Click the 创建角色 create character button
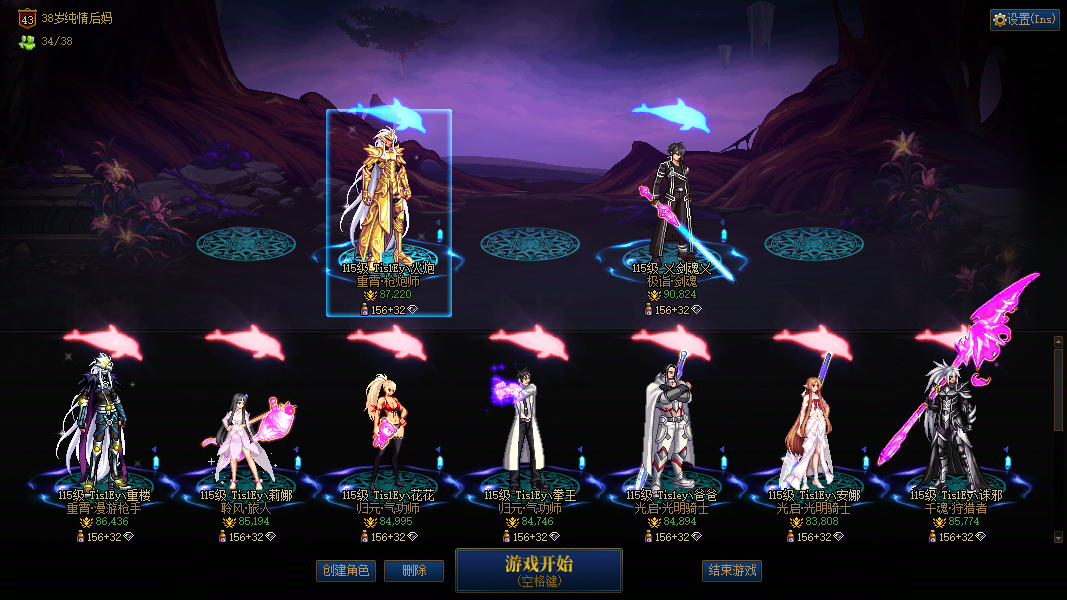This screenshot has height=600, width=1067. pos(345,571)
